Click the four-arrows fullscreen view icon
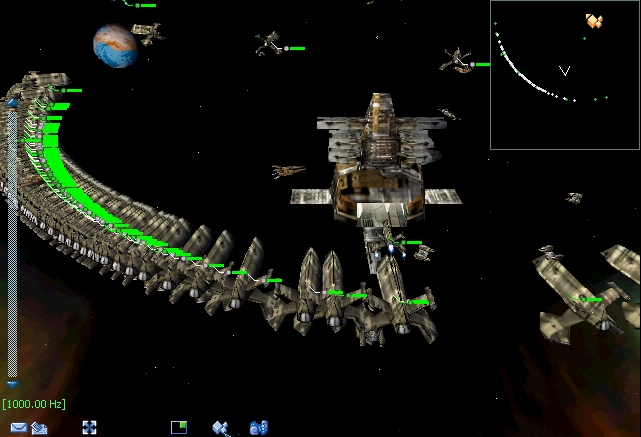641x437 pixels. pos(89,427)
